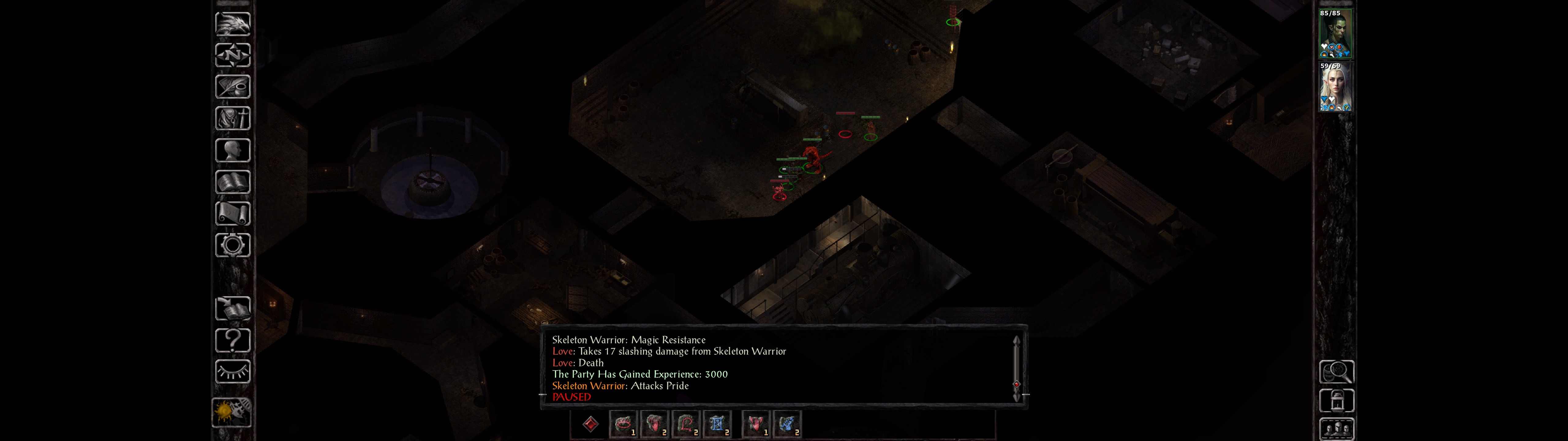
Task: Cast the blue hourglass spell icon
Action: 717,424
